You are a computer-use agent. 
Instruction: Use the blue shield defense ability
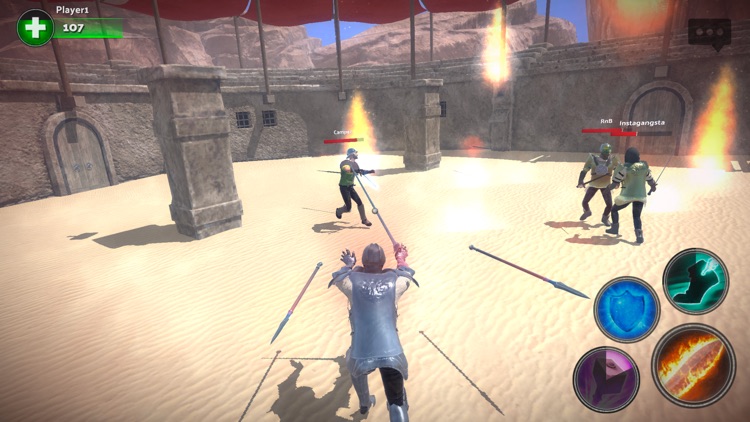pos(627,309)
